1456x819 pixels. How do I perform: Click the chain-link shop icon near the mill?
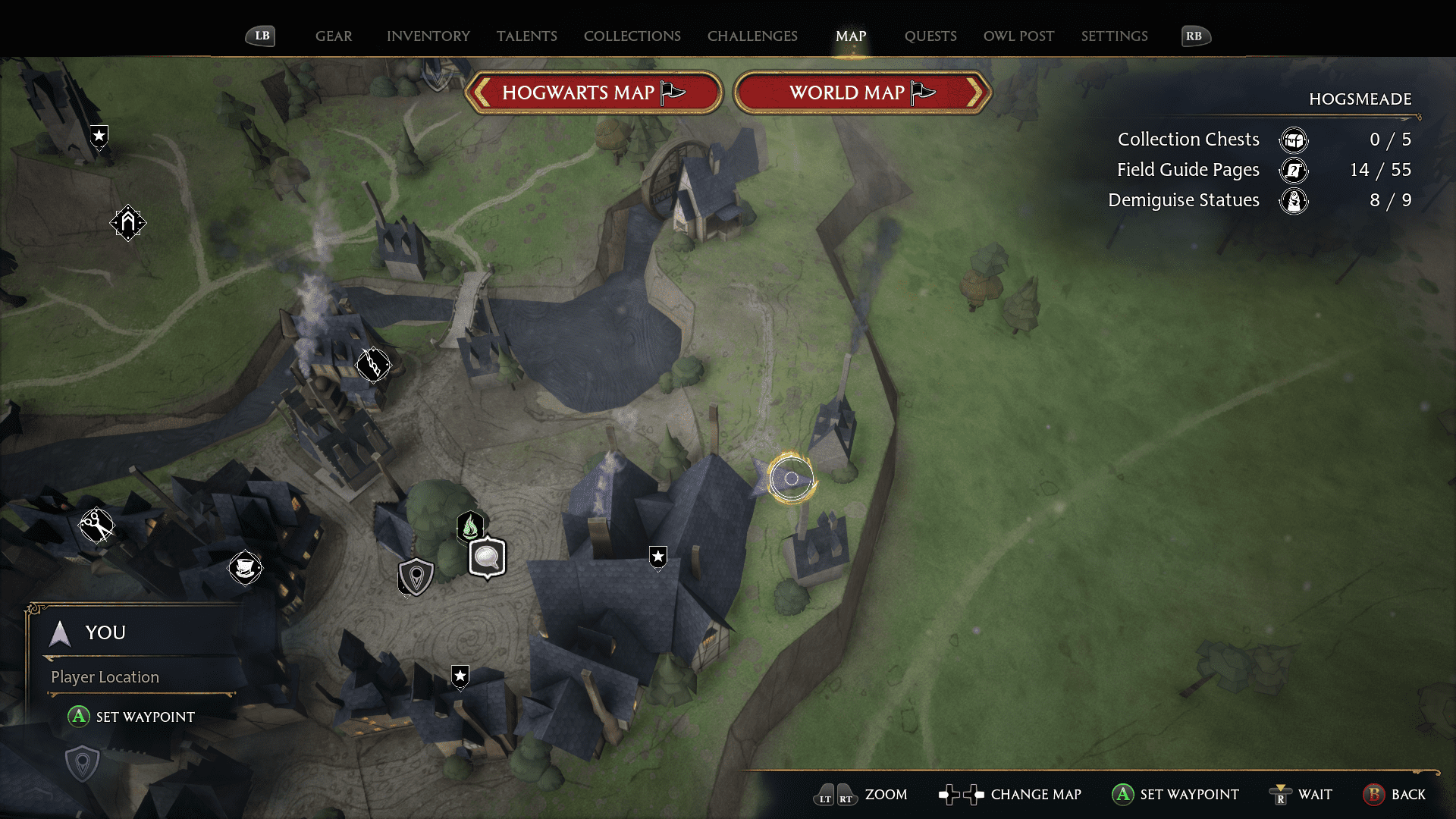pyautogui.click(x=373, y=365)
